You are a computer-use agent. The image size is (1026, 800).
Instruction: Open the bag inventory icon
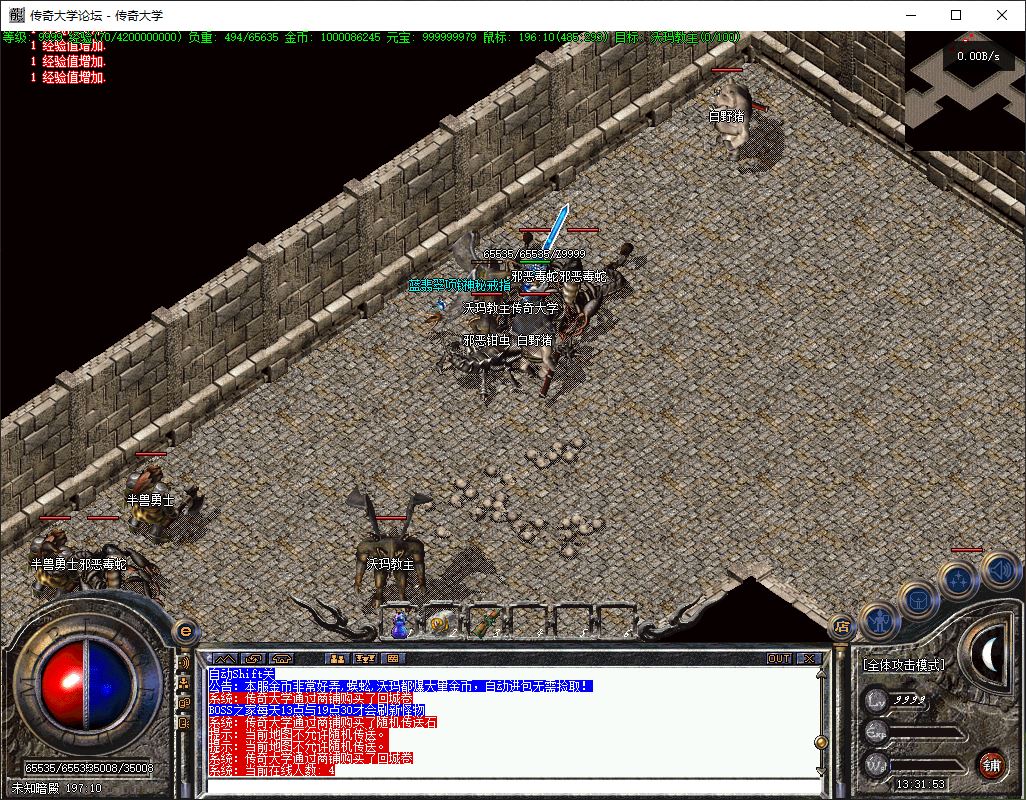click(x=919, y=600)
